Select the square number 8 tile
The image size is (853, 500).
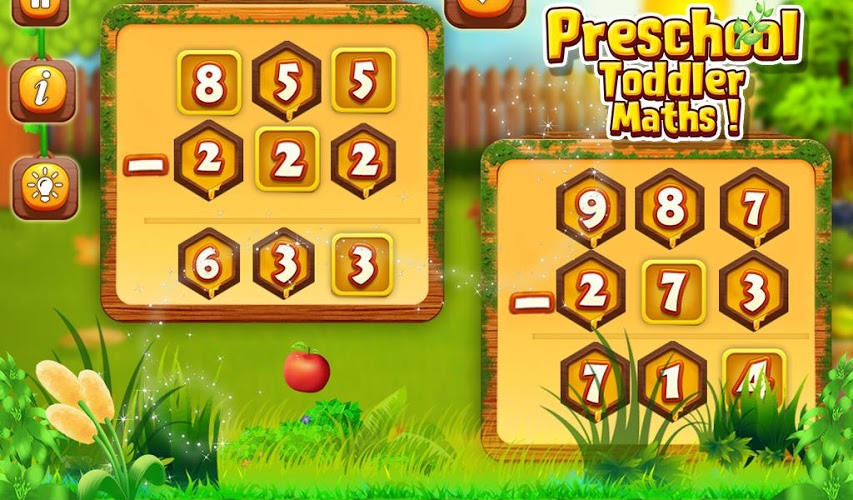[x=209, y=83]
